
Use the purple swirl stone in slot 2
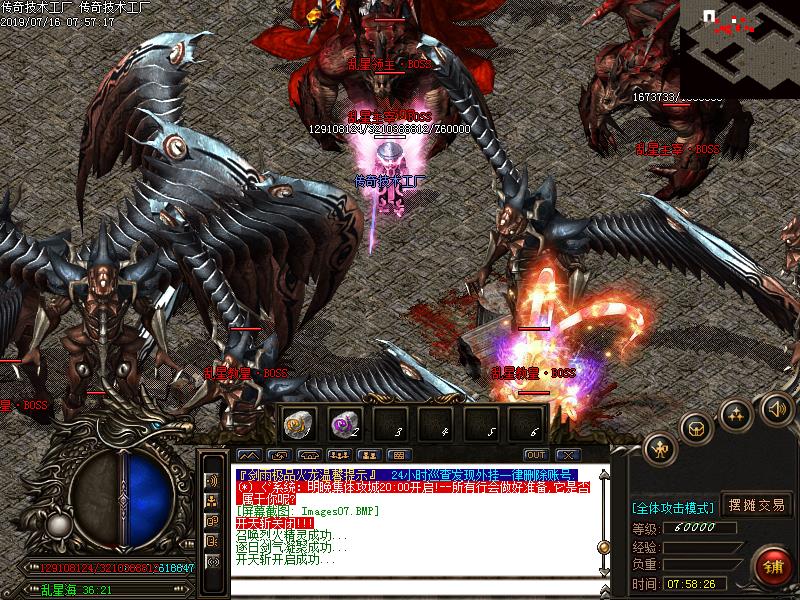tap(343, 423)
